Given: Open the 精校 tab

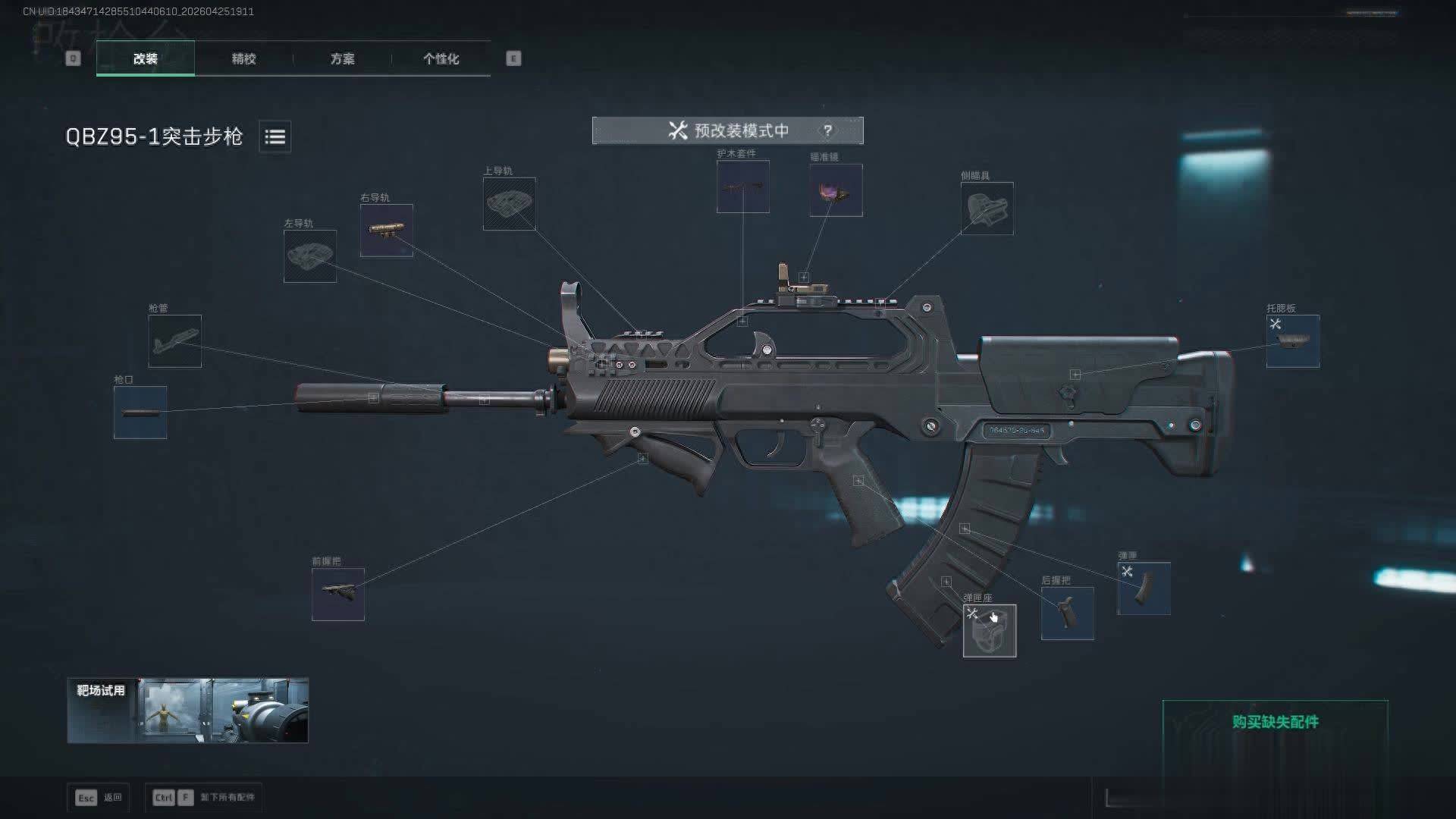Looking at the screenshot, I should 243,58.
